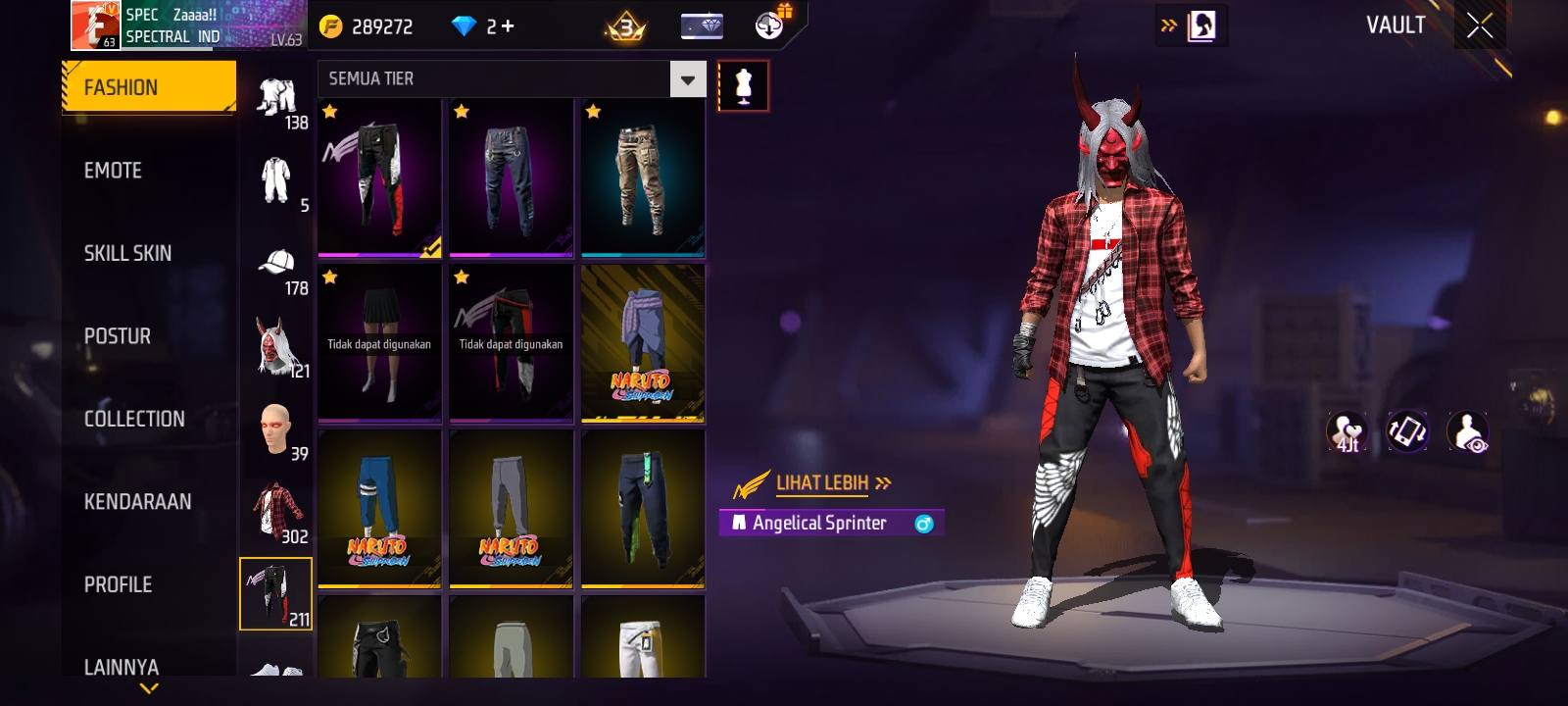Switch to the Skill Skin section
The width and height of the screenshot is (1568, 706).
click(127, 253)
